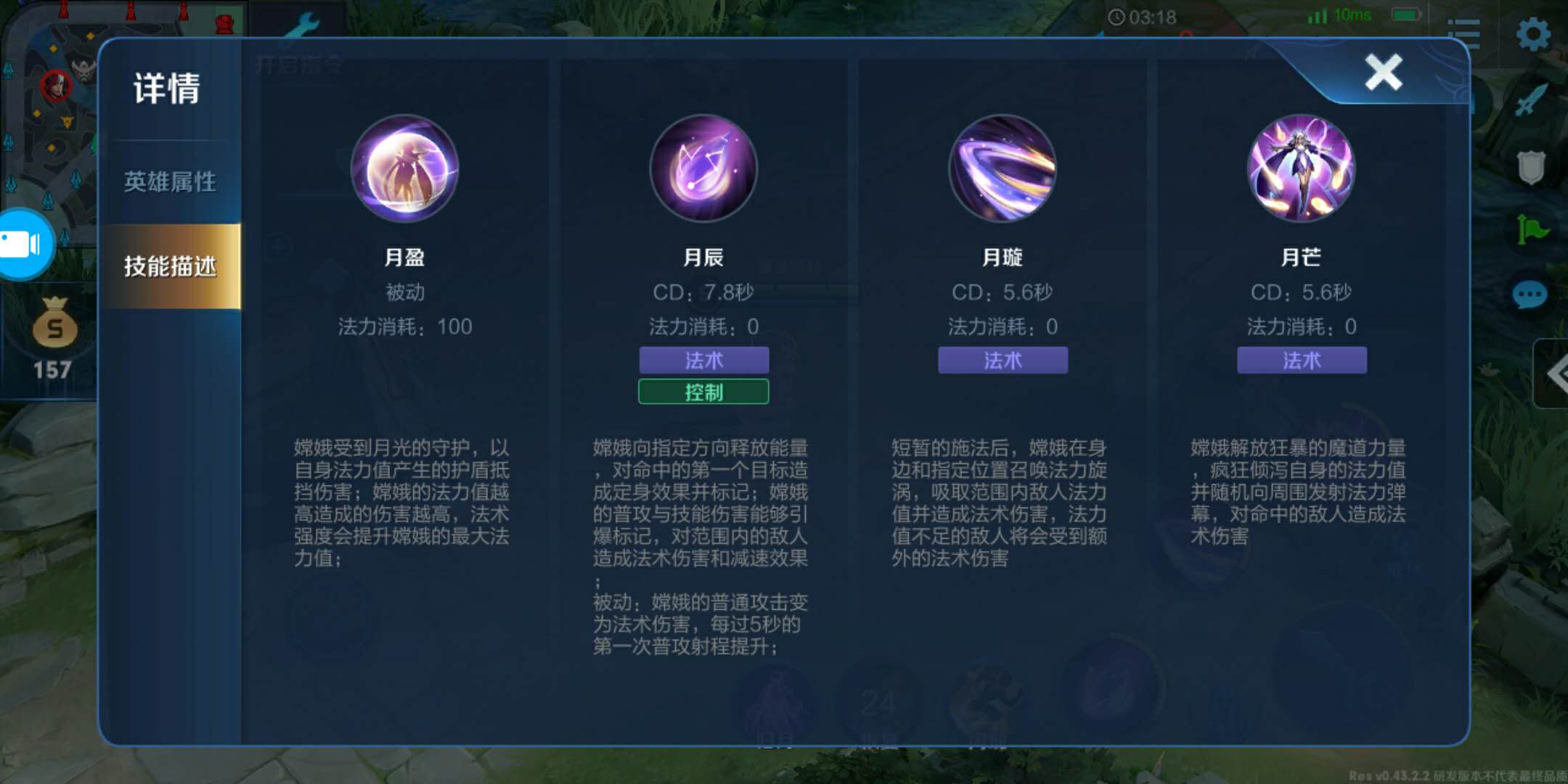Click the 法术 tag under 月璇
This screenshot has height=784, width=1568.
1003,360
